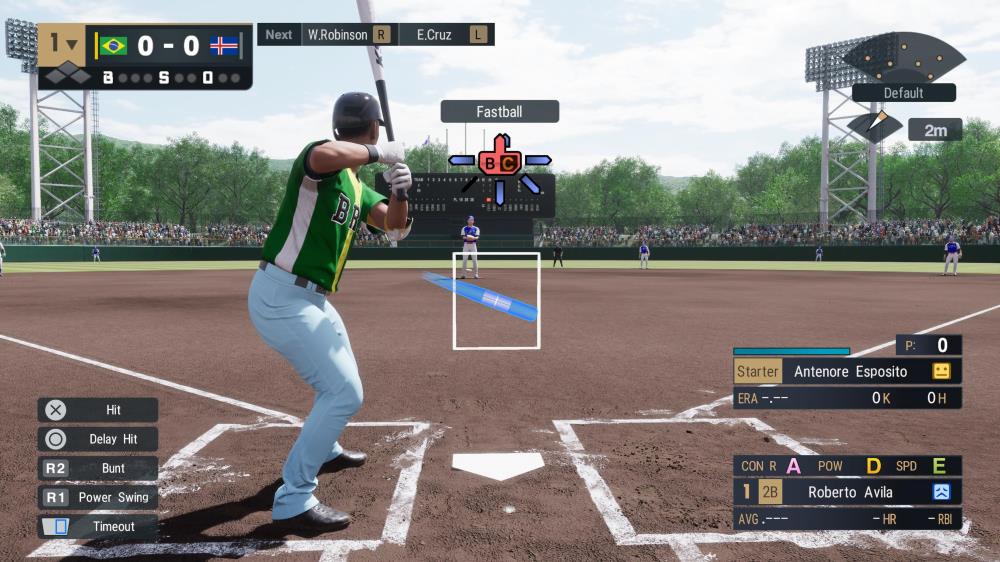Viewport: 1000px width, 562px height.
Task: Click the Iceland flag on the scoreboard
Action: coord(223,46)
